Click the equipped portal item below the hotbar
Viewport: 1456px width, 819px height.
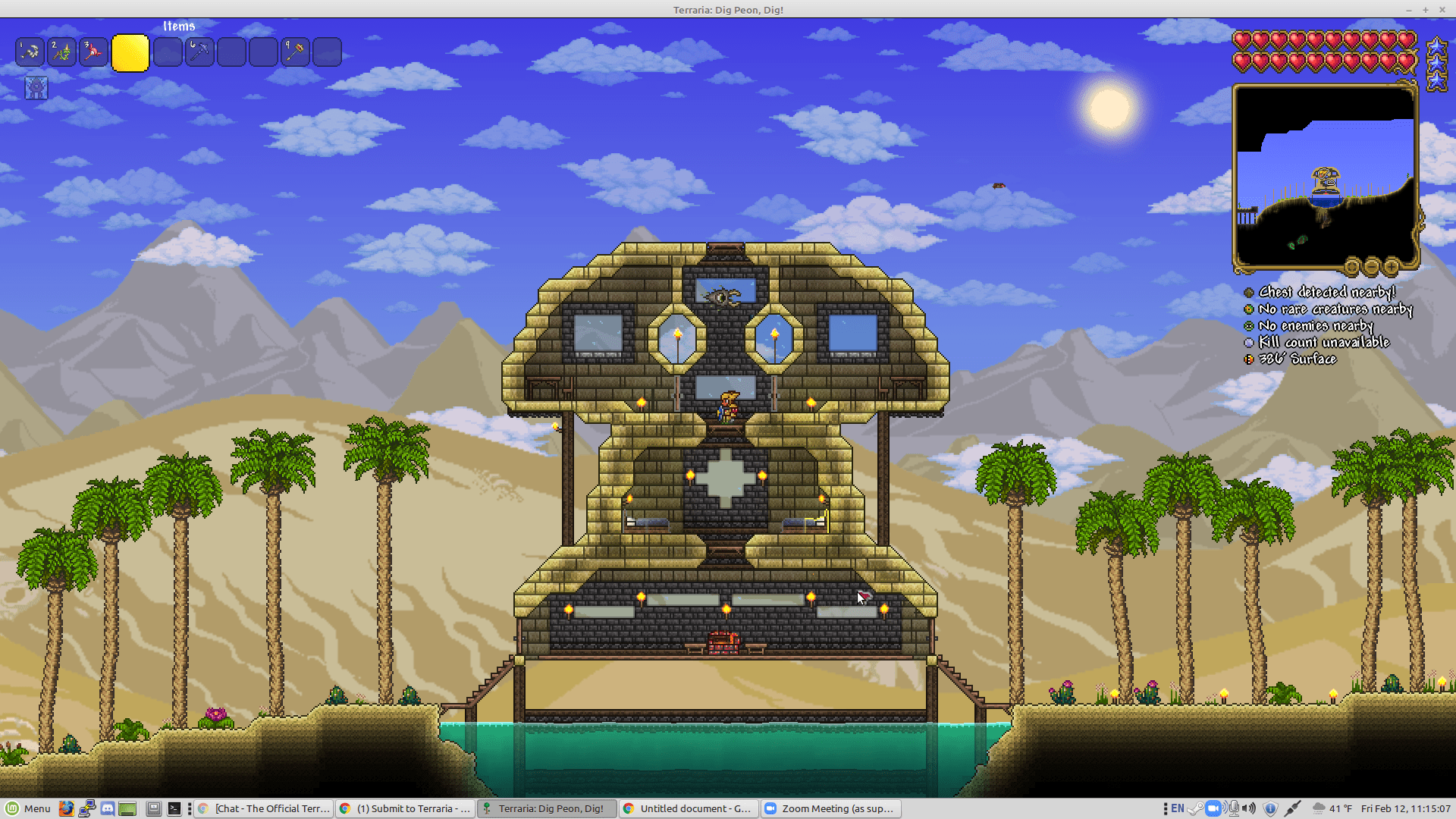pos(35,87)
